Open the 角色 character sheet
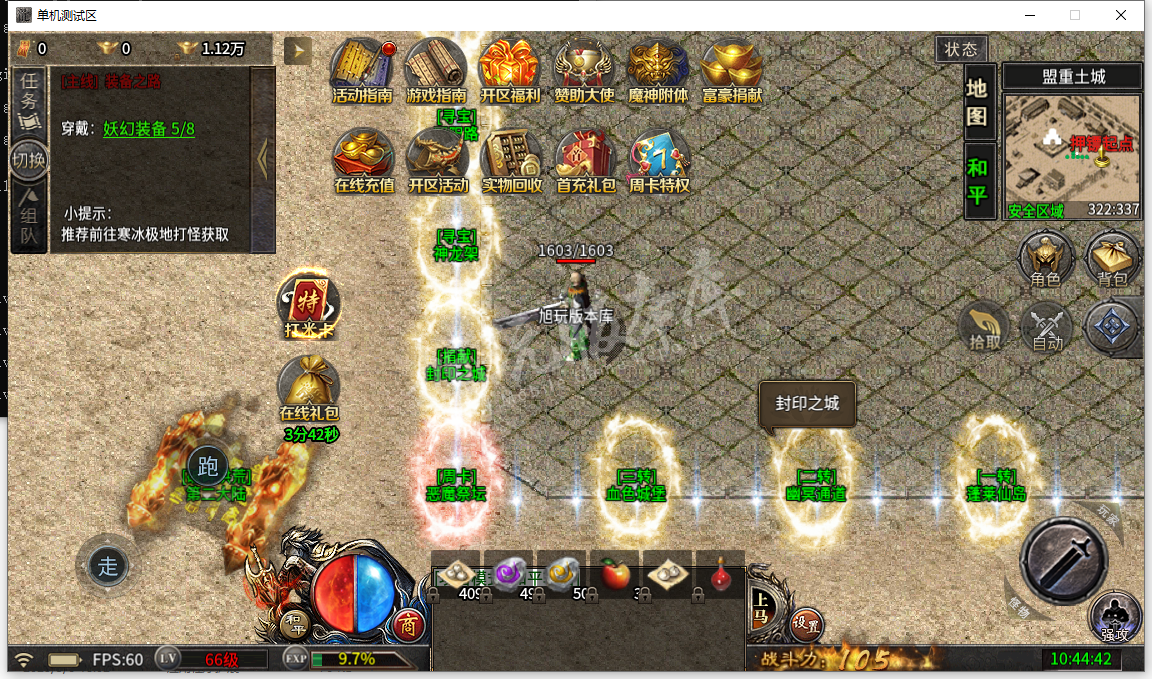The image size is (1152, 679). point(1045,260)
